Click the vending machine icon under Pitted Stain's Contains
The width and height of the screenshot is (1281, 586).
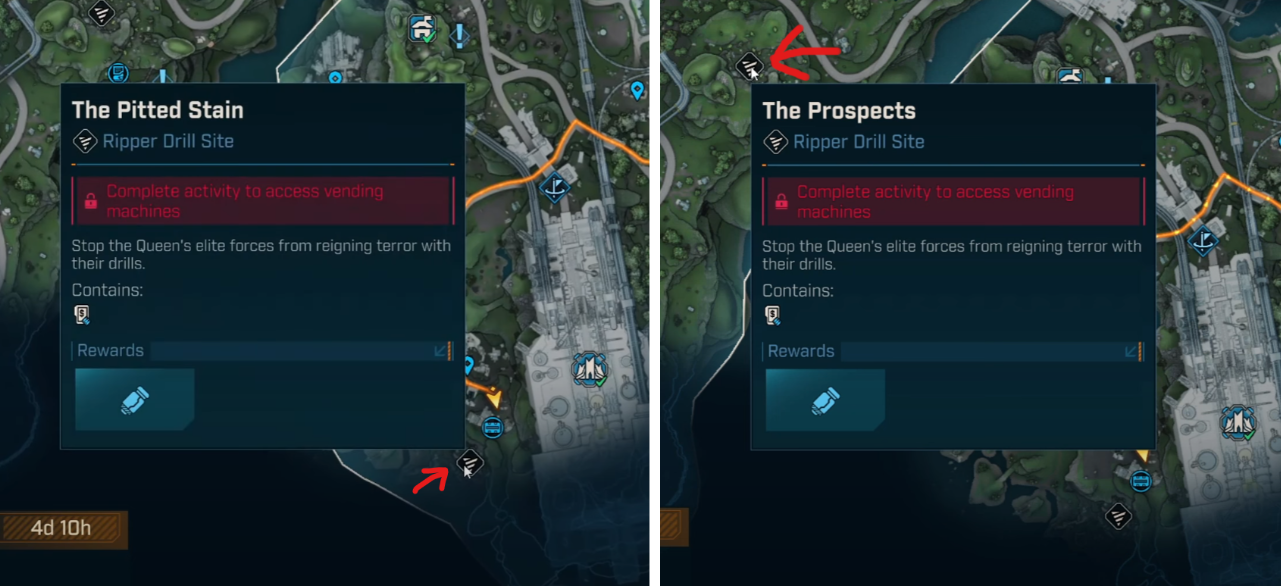[83, 316]
